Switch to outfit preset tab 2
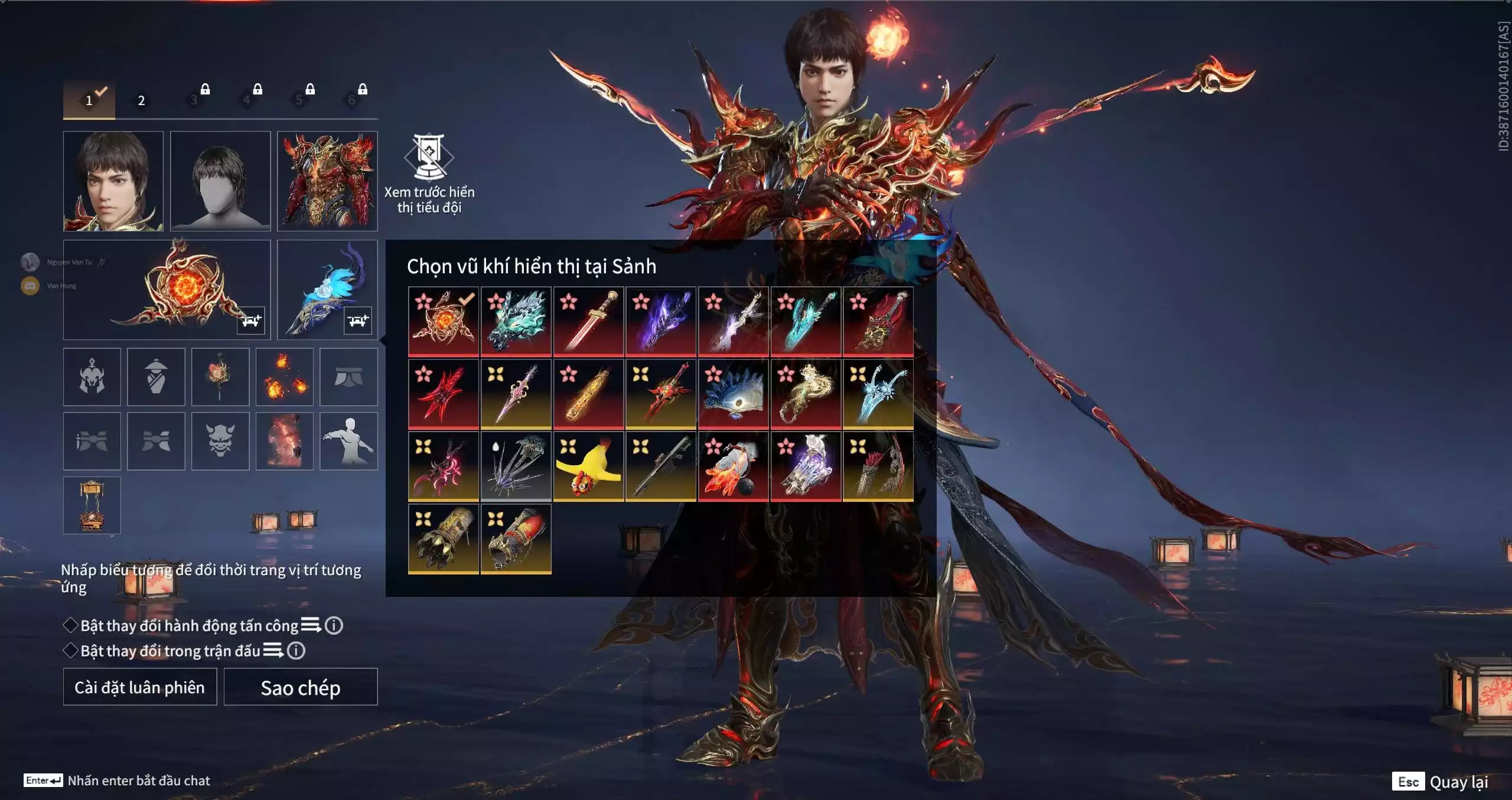The height and width of the screenshot is (800, 1512). click(141, 100)
